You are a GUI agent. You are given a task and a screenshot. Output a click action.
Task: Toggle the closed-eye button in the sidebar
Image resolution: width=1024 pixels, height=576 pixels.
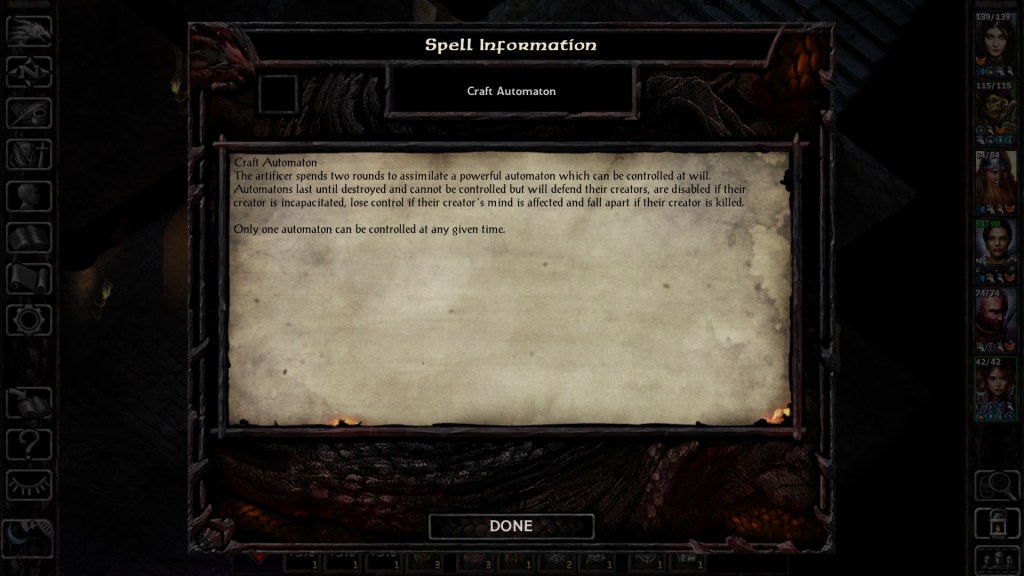(x=29, y=484)
